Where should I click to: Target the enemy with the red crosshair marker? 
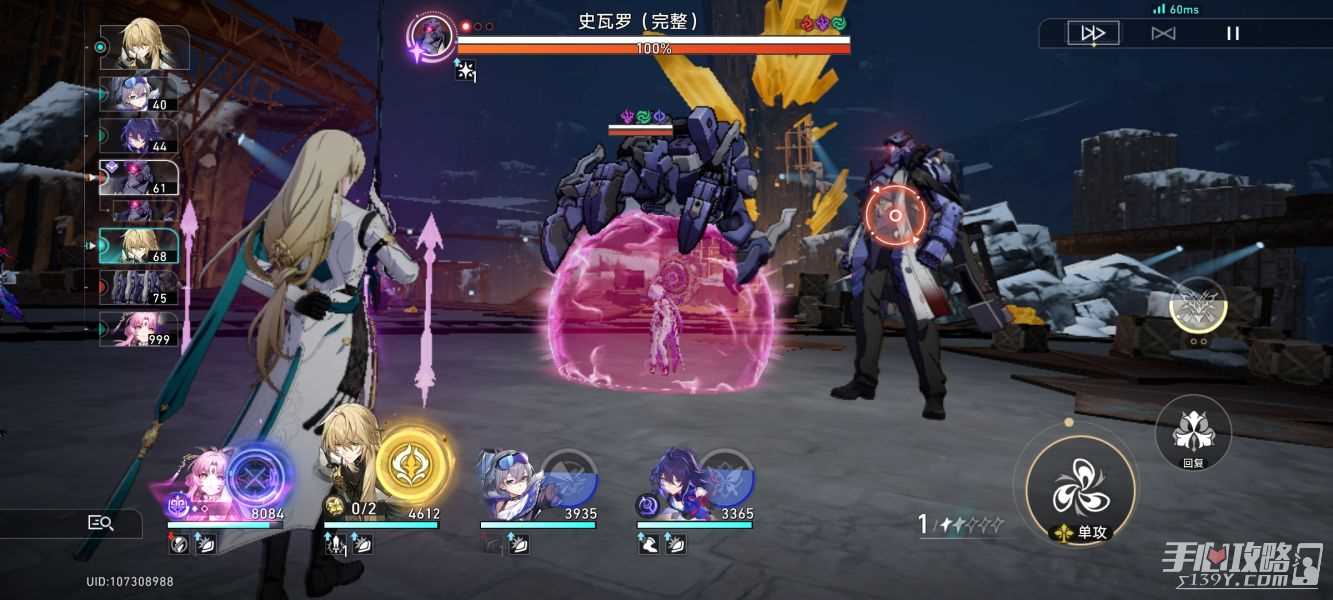click(895, 215)
